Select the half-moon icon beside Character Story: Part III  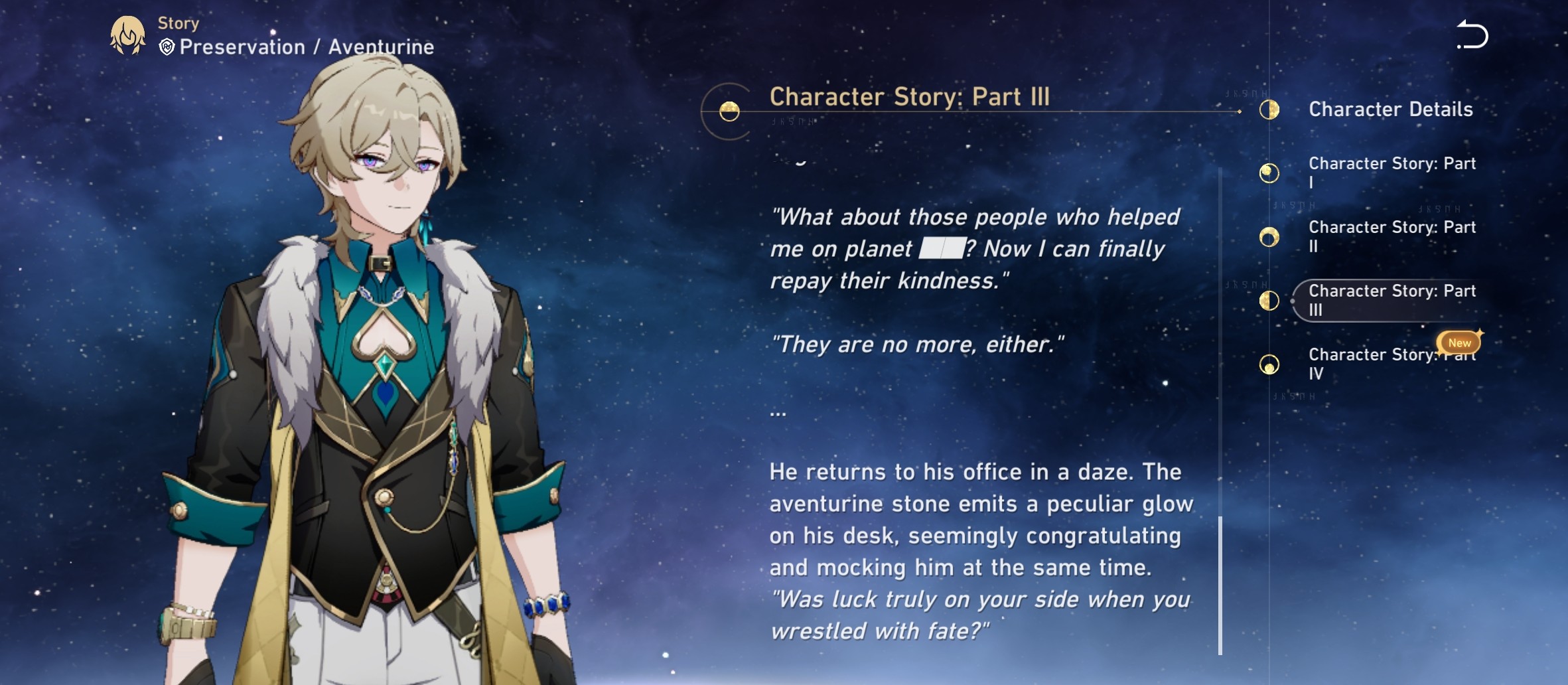1269,301
